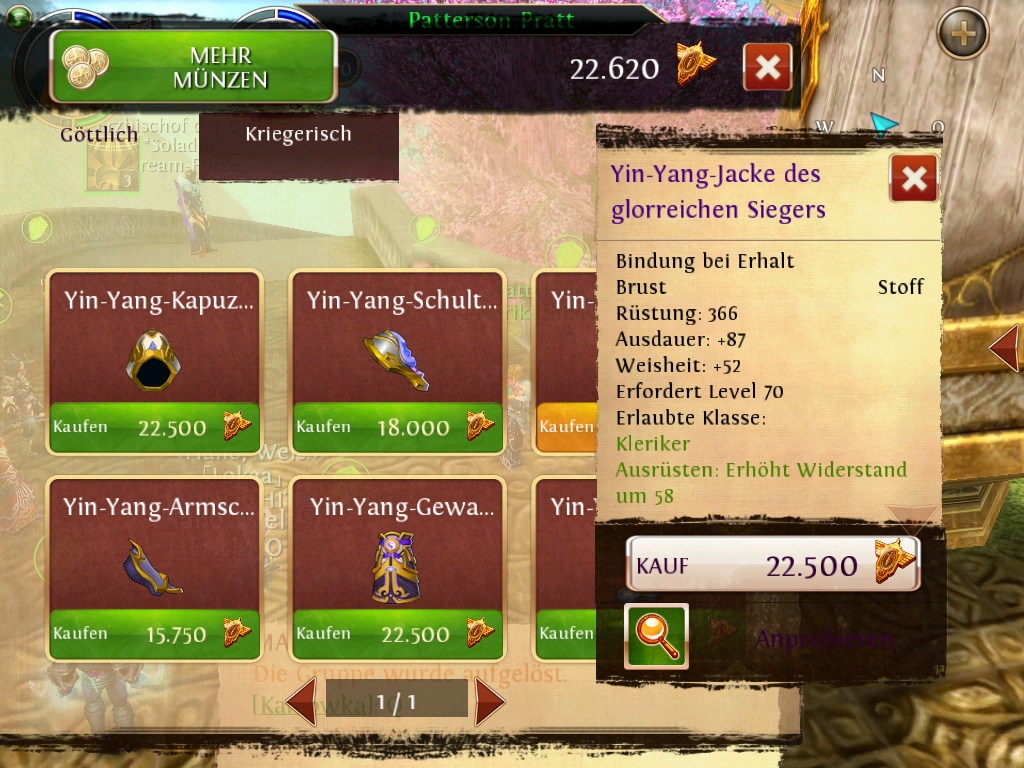Switch to the Kriegerisch tab
Screen dimensions: 1024x768
coord(298,134)
